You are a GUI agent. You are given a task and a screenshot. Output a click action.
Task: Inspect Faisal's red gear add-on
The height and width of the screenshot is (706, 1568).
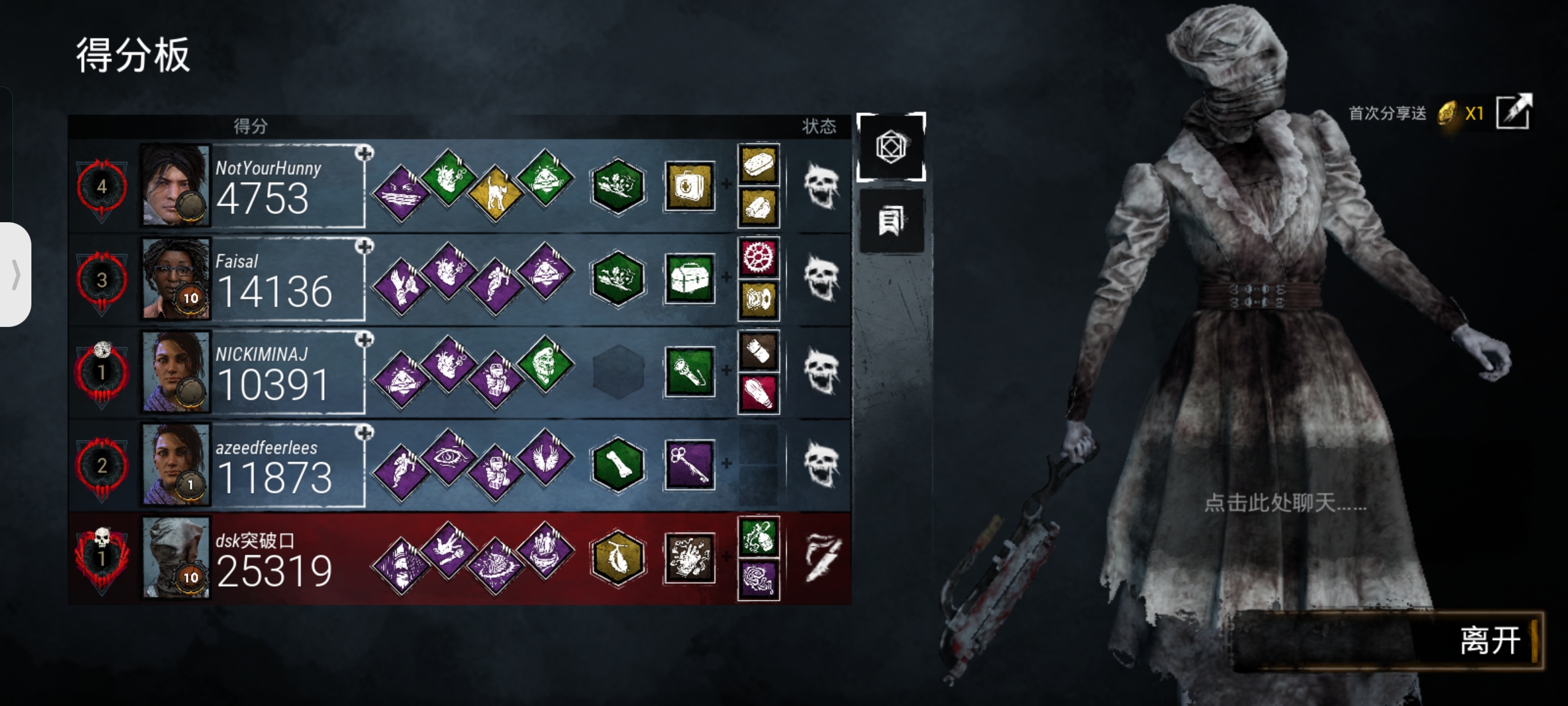click(x=759, y=257)
